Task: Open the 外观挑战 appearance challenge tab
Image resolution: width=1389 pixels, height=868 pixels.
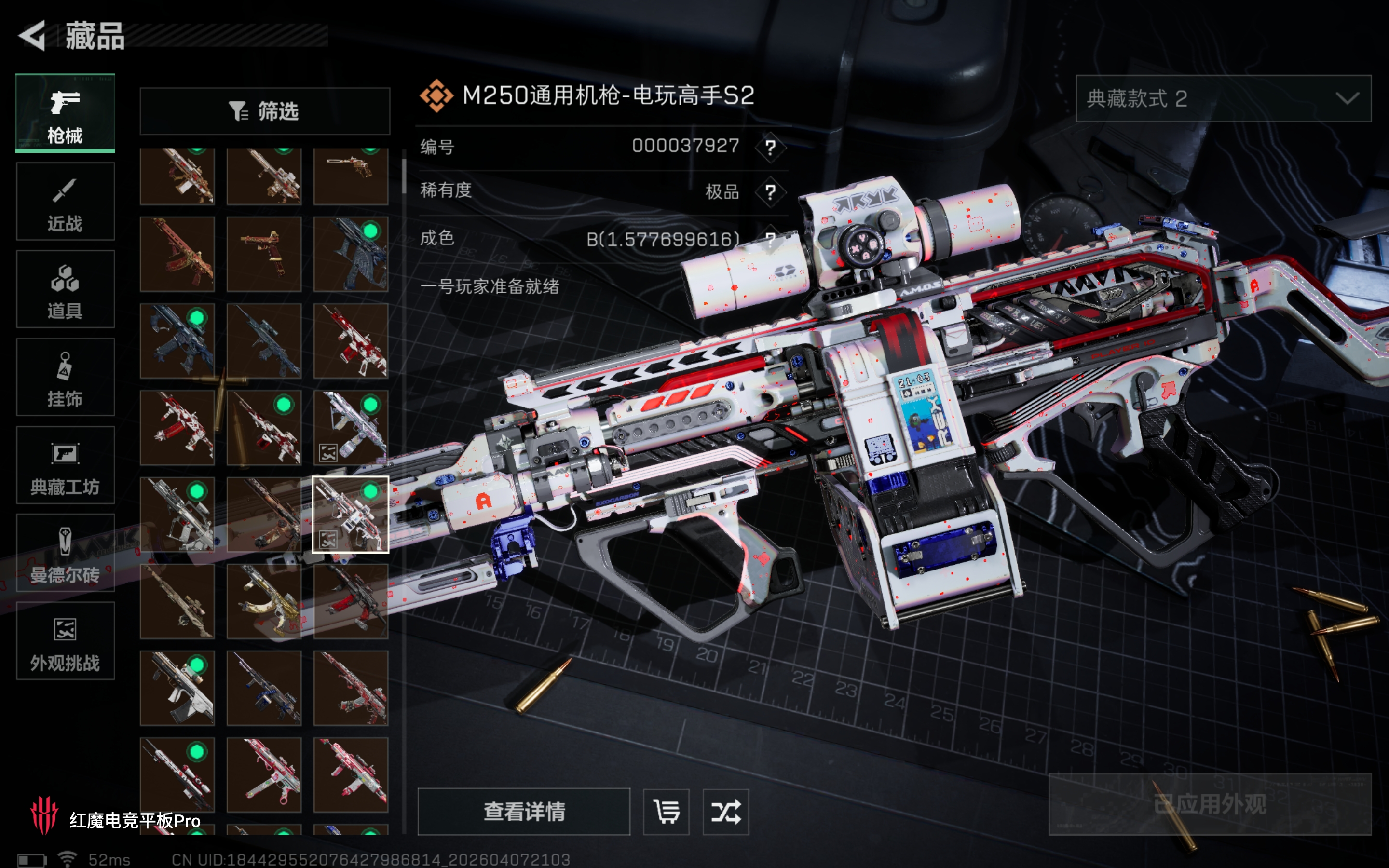Action: (x=65, y=641)
